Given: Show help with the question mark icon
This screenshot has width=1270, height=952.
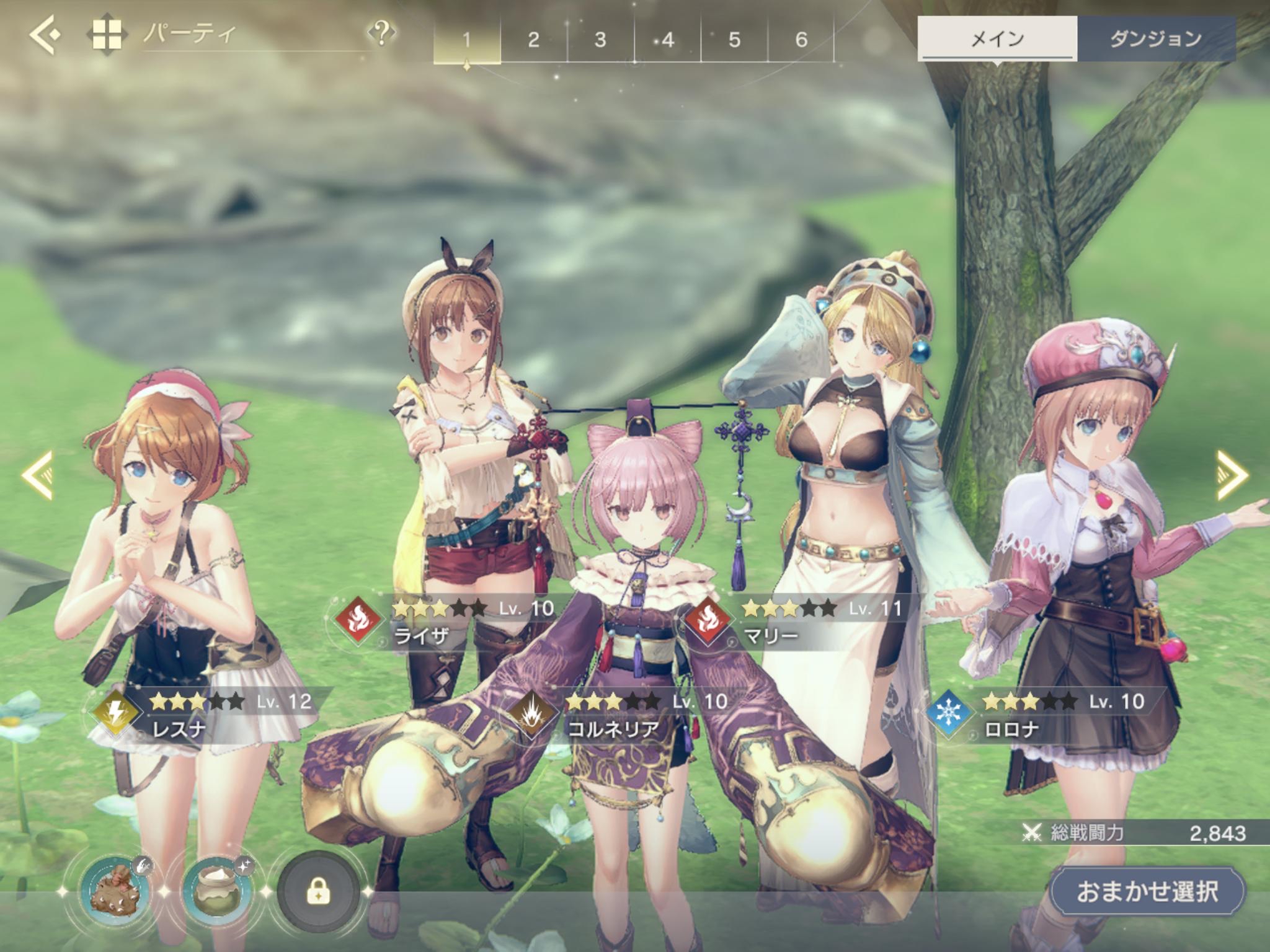Looking at the screenshot, I should coord(381,32).
